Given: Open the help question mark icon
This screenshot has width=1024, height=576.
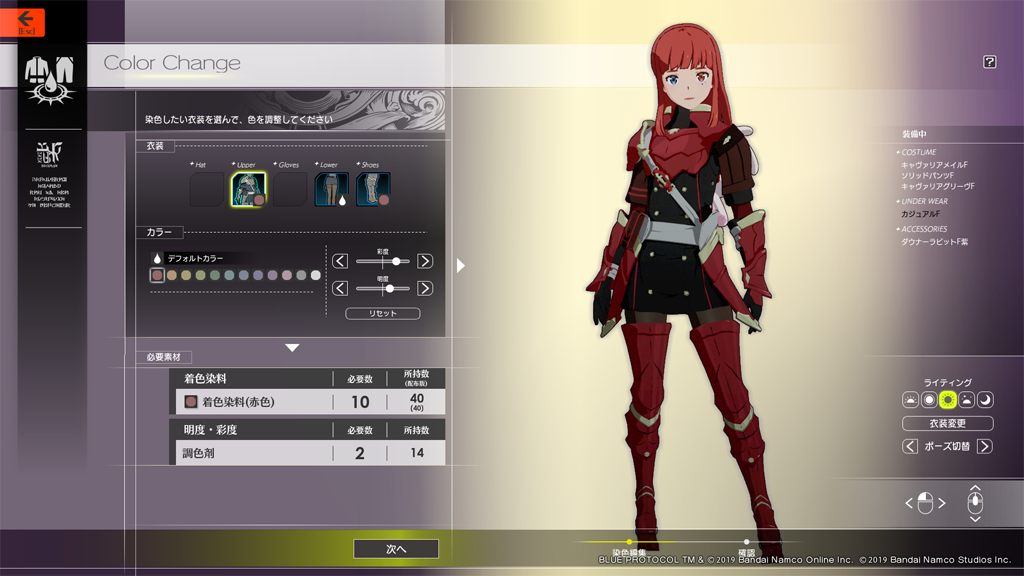Looking at the screenshot, I should pyautogui.click(x=989, y=62).
